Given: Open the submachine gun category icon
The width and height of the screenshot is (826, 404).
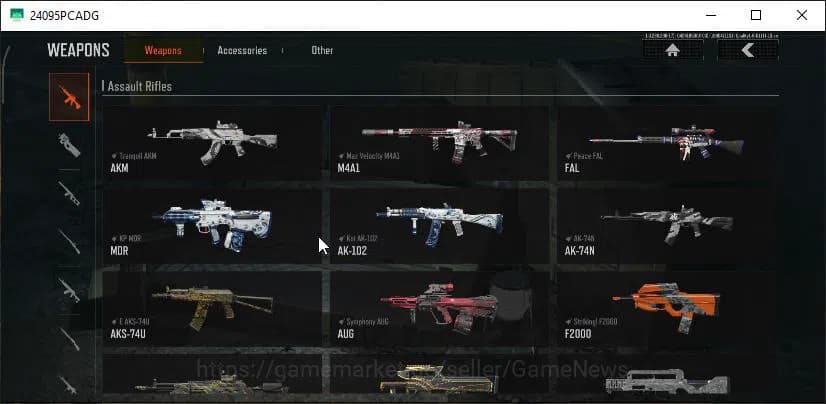Looking at the screenshot, I should [69, 144].
